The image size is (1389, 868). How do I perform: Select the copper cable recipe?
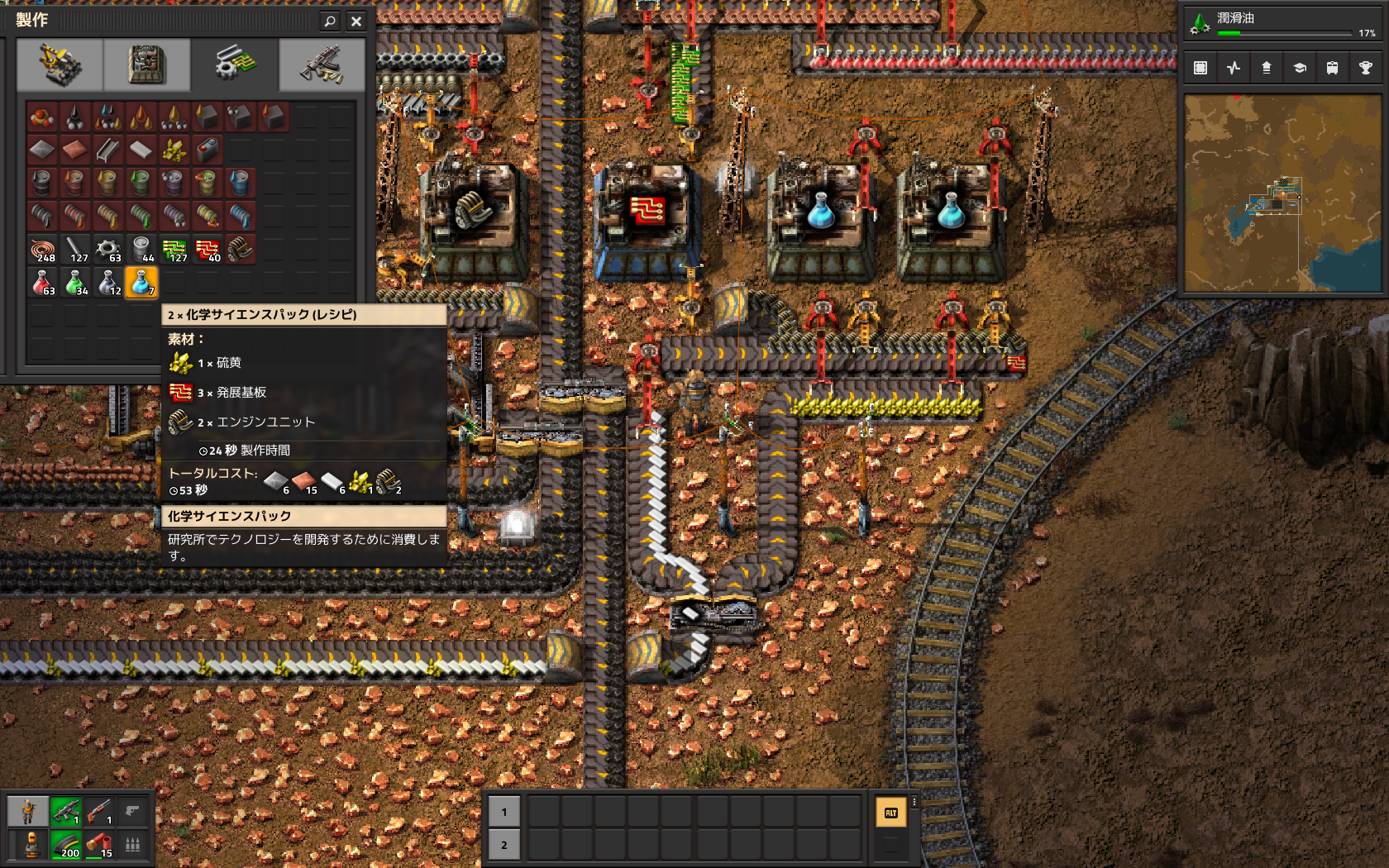42,250
